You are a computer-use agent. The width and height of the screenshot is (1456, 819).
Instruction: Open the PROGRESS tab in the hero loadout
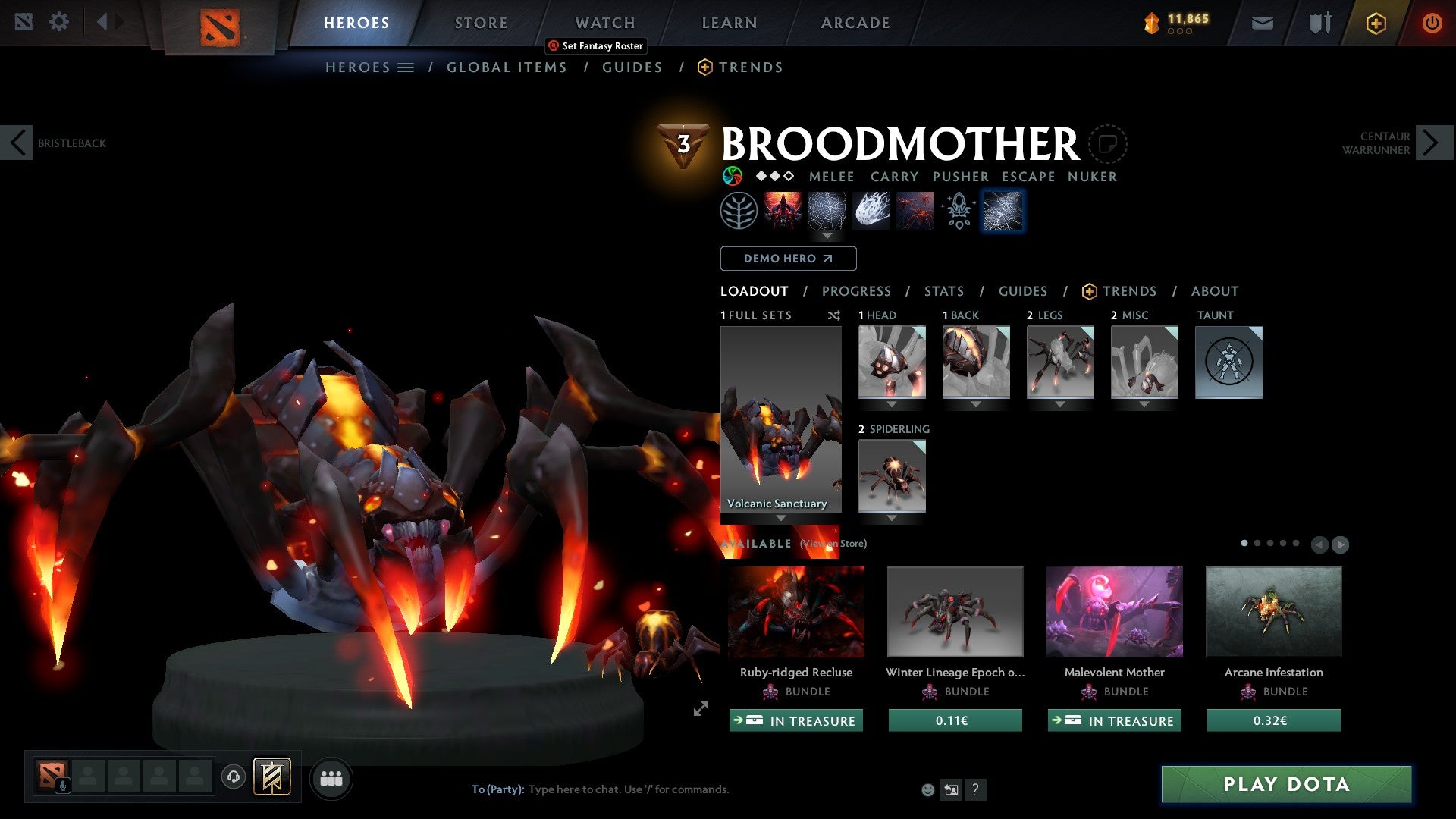click(857, 291)
